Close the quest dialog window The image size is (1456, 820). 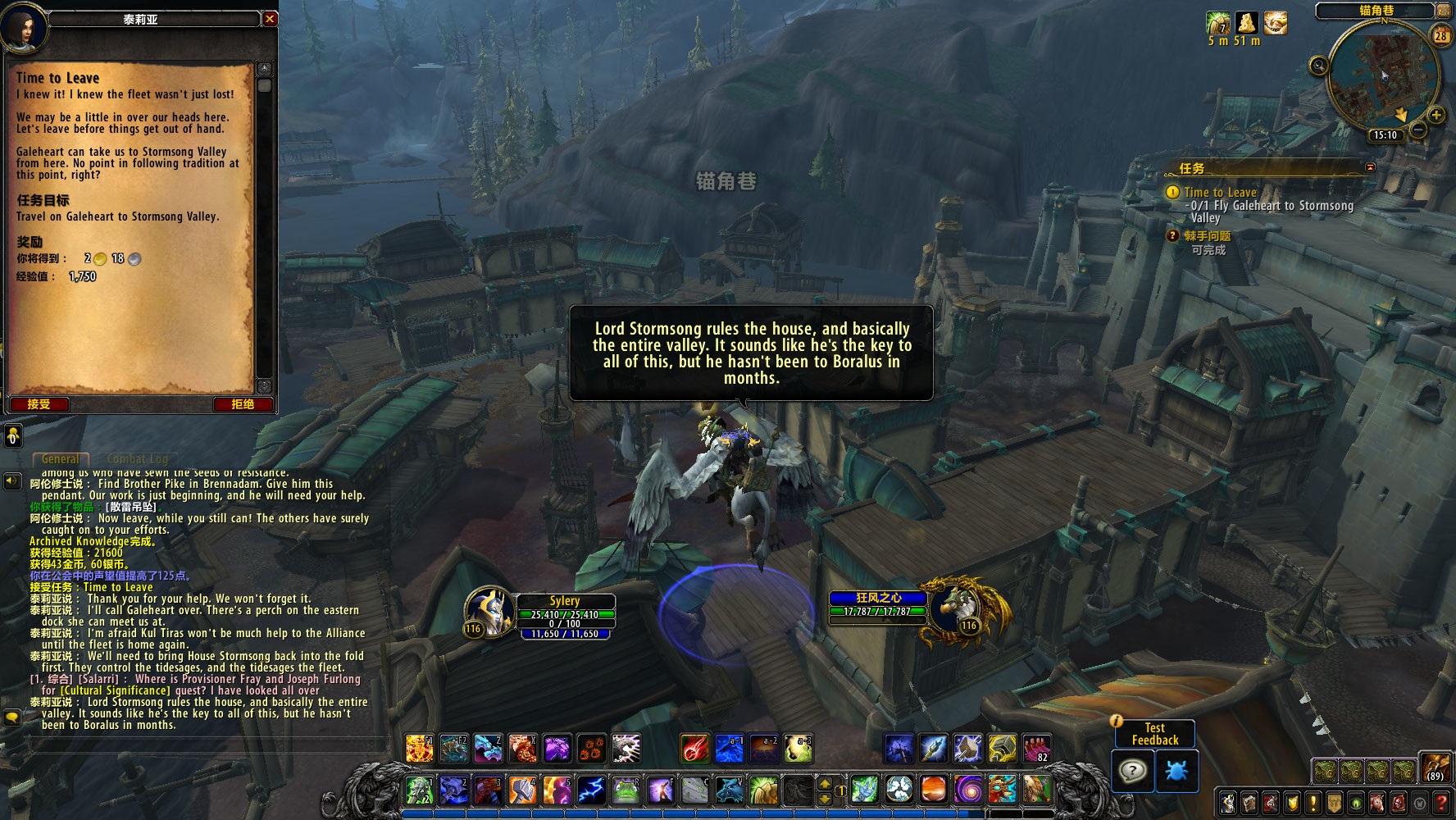click(x=270, y=19)
